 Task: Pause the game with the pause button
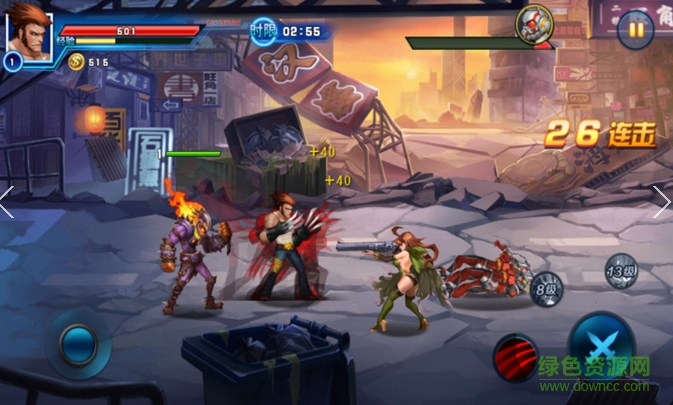(635, 29)
